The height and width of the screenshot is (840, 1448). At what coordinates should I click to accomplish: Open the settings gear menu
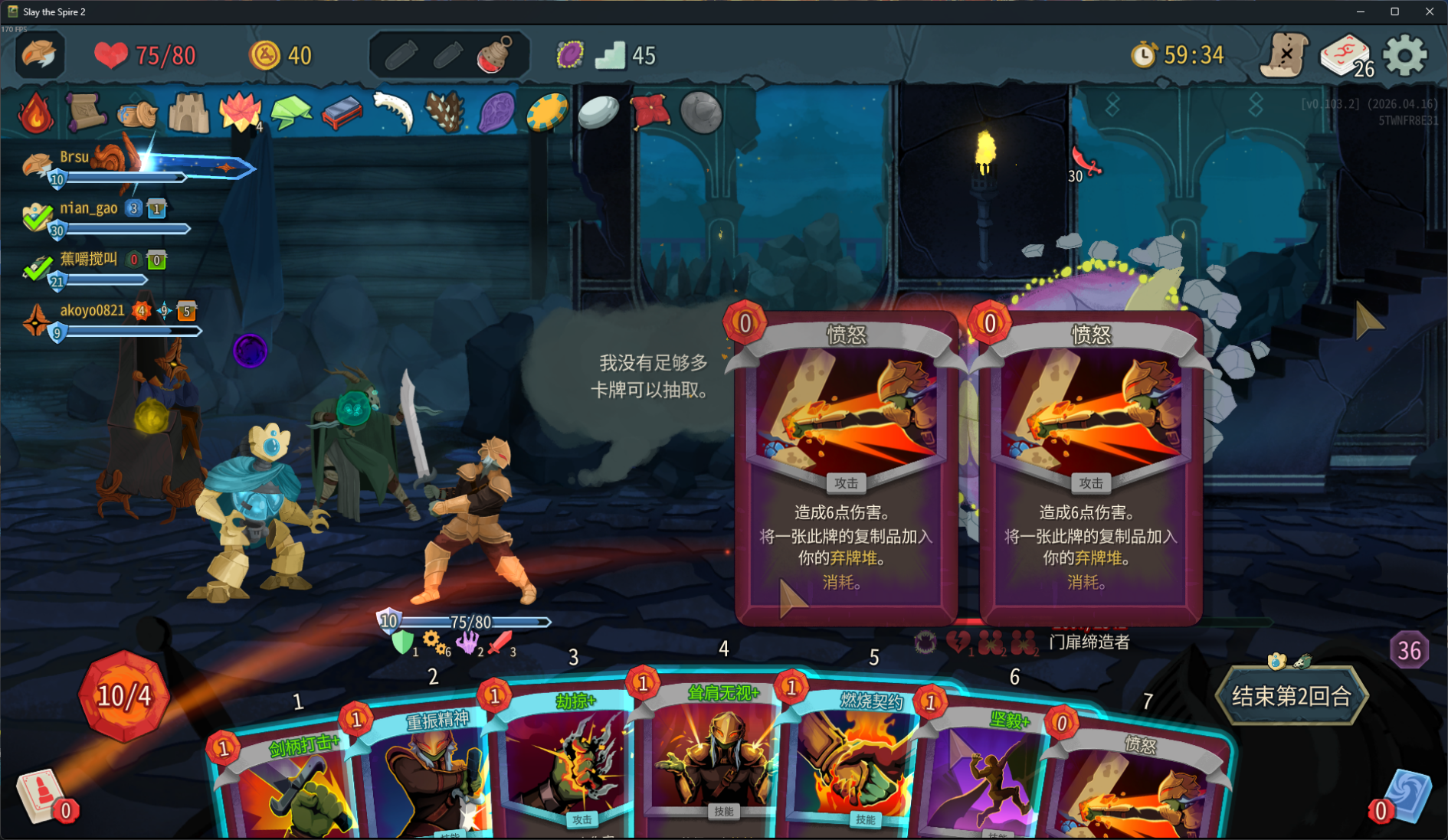(1405, 55)
